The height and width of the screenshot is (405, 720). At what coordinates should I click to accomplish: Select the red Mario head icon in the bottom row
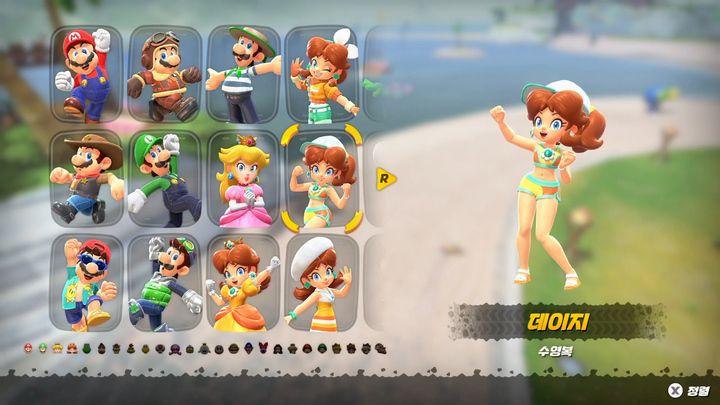tap(28, 348)
